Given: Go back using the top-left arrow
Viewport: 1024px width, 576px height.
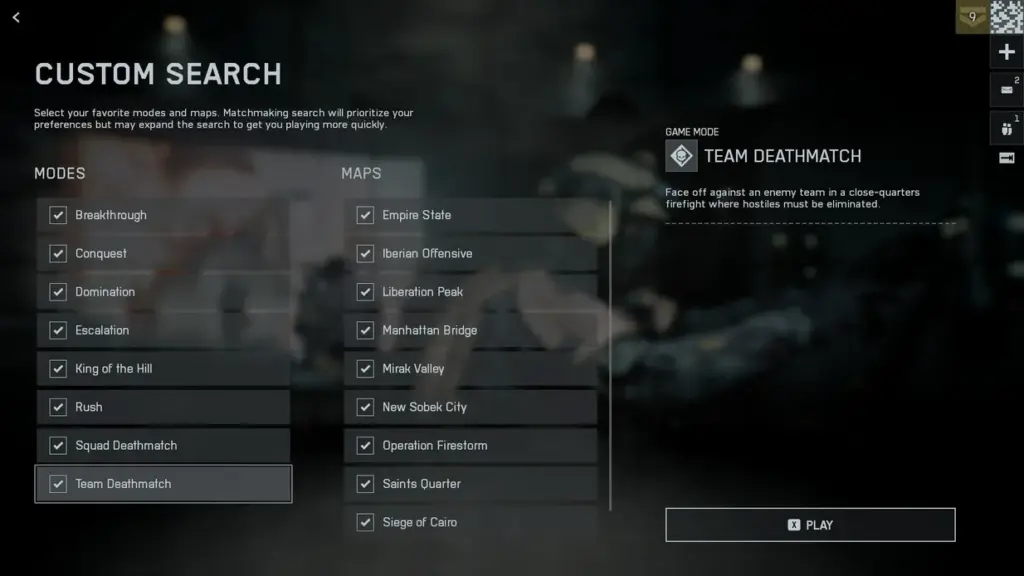Looking at the screenshot, I should [x=16, y=17].
